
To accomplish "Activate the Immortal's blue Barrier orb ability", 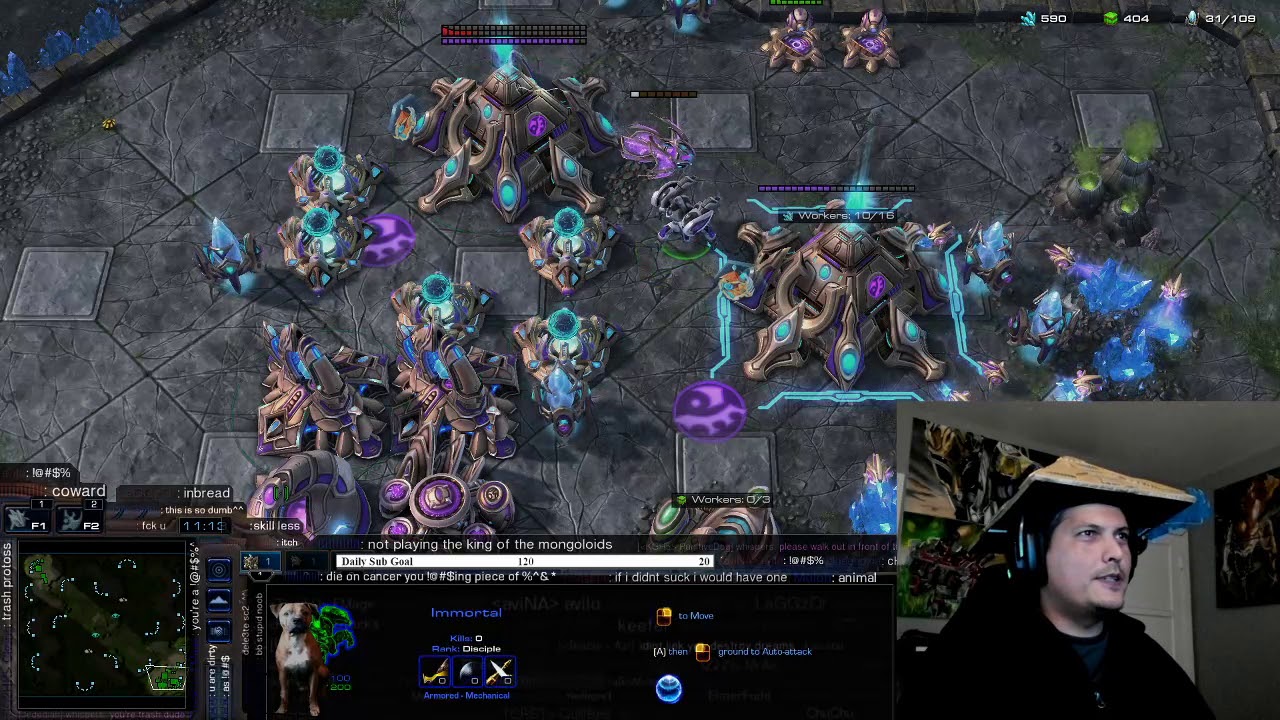I will point(669,688).
